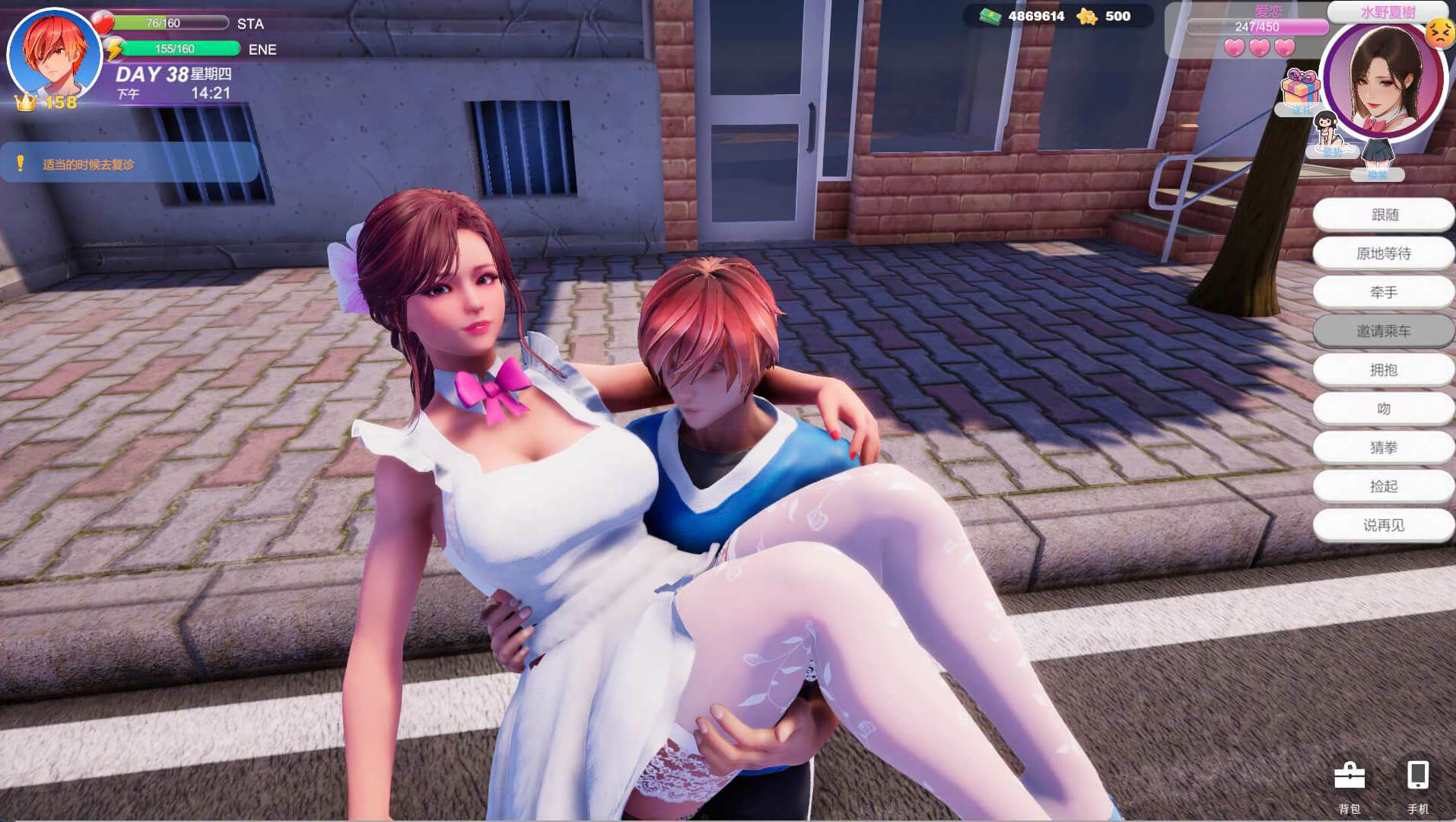This screenshot has height=822, width=1456.
Task: Start 猜拳 rock-paper-scissors game
Action: tap(1384, 448)
